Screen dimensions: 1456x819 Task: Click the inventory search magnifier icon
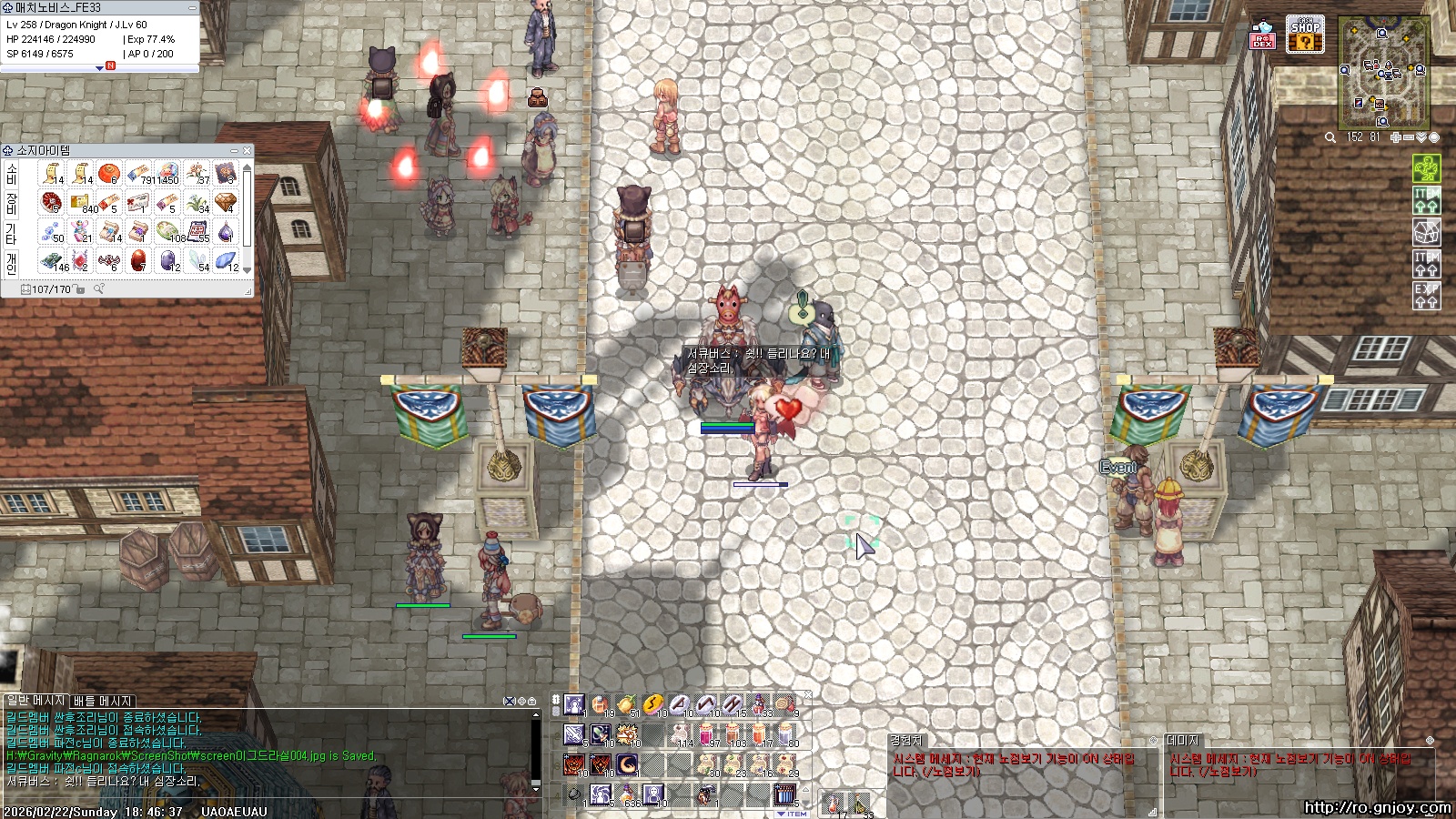pyautogui.click(x=99, y=289)
